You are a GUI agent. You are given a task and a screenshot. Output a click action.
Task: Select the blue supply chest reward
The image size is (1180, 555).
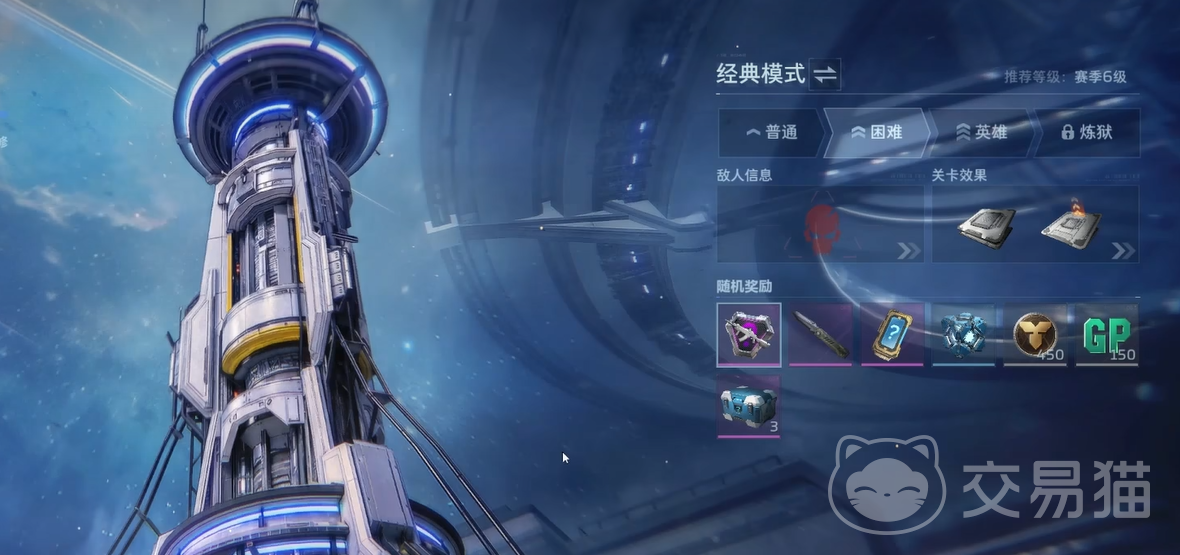click(749, 406)
